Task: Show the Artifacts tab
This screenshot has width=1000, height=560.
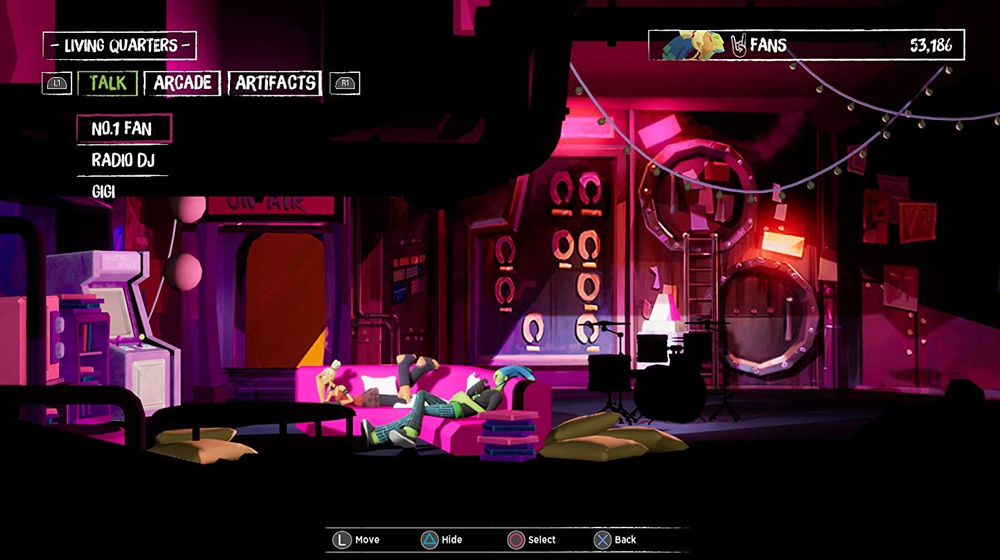Action: point(275,83)
